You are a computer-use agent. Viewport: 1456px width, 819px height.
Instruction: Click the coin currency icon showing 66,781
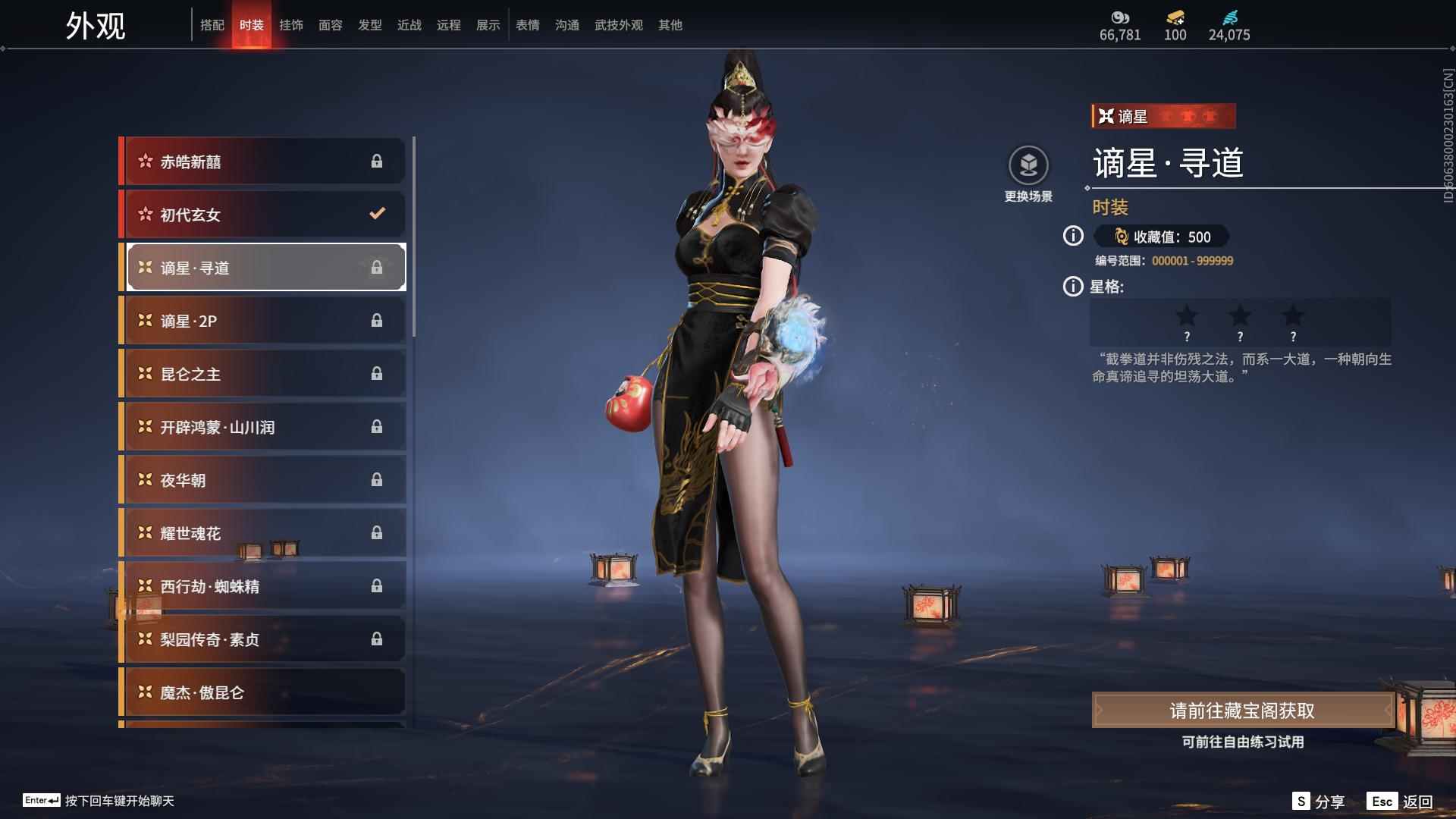click(x=1120, y=17)
